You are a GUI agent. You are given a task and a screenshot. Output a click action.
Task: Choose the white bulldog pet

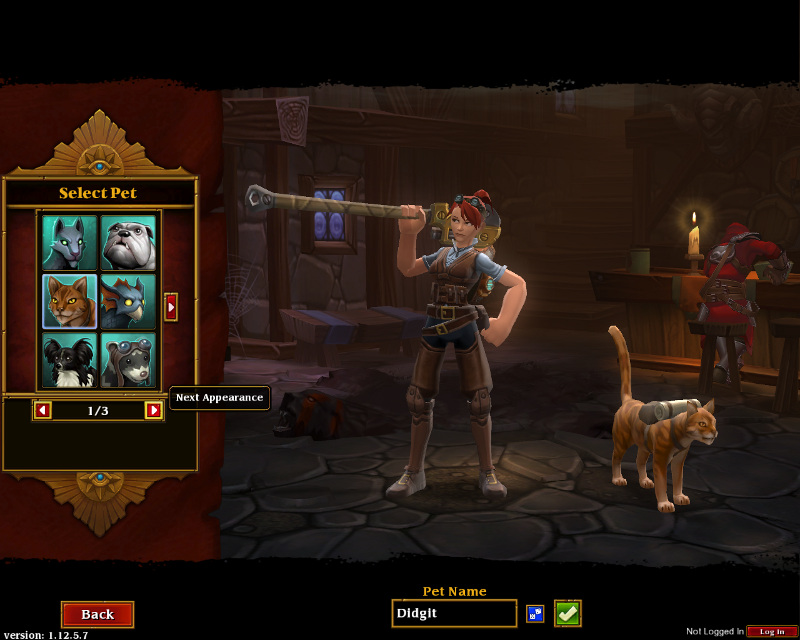(x=128, y=243)
